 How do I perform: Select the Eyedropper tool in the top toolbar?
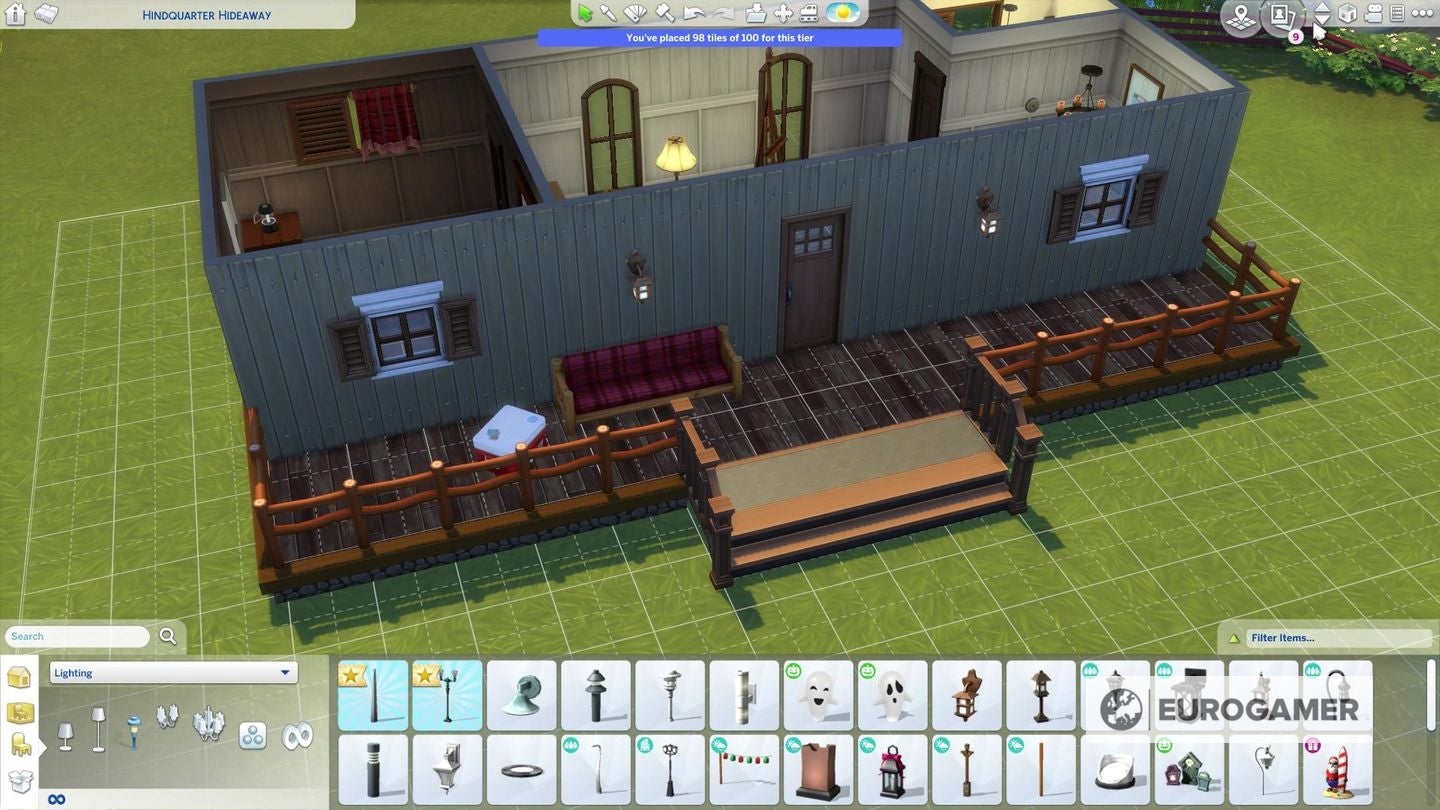(x=608, y=12)
